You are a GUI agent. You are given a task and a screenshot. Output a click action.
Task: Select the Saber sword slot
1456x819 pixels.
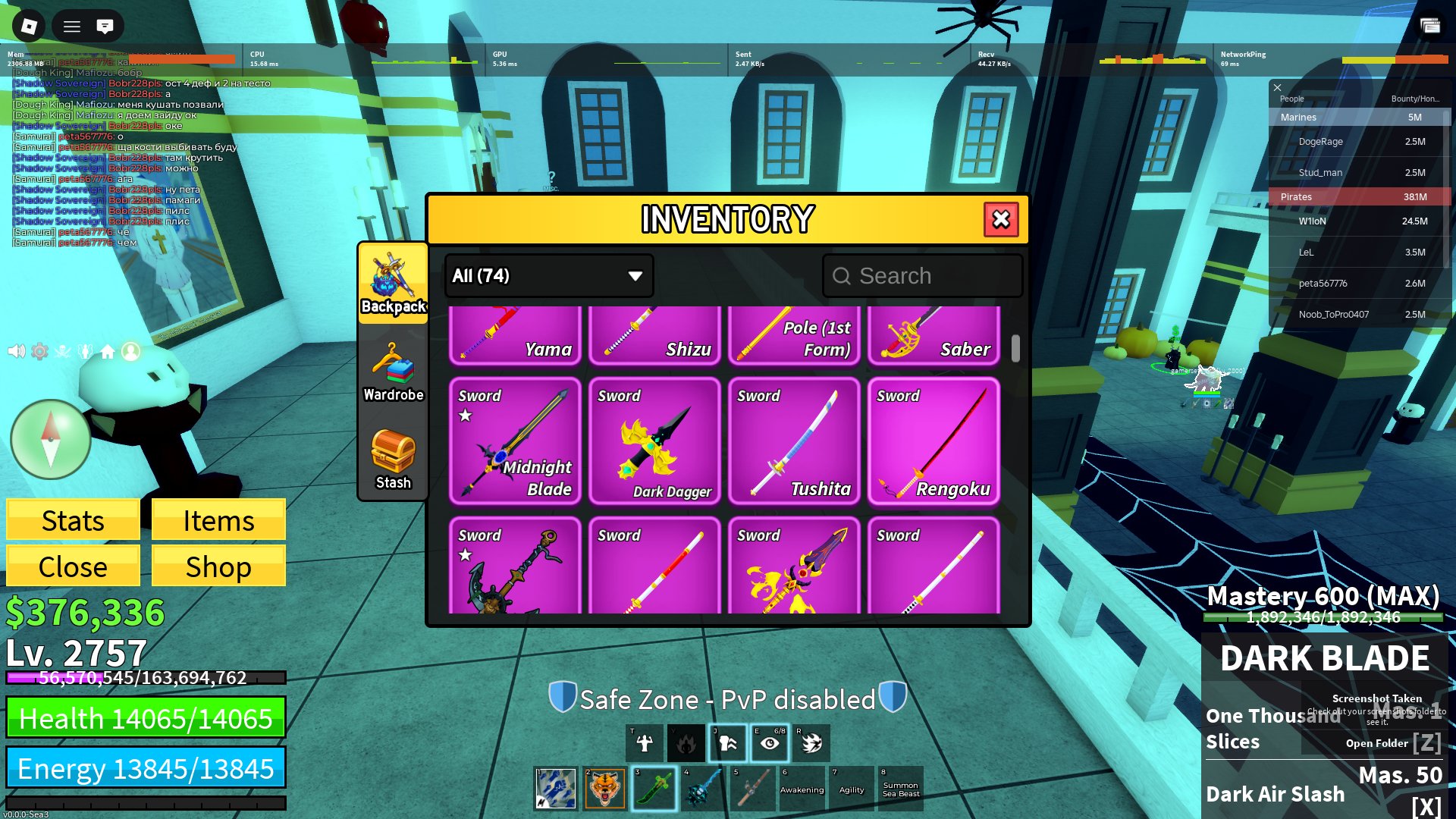(x=934, y=335)
